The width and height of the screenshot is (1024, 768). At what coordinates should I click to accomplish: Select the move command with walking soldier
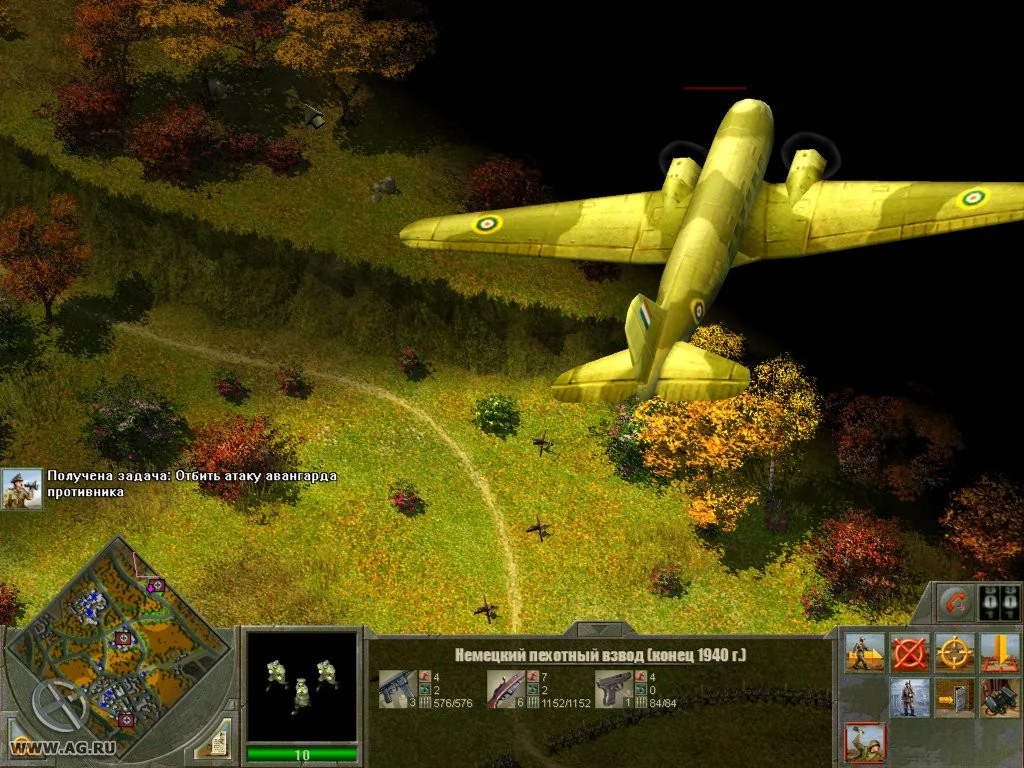pos(864,652)
